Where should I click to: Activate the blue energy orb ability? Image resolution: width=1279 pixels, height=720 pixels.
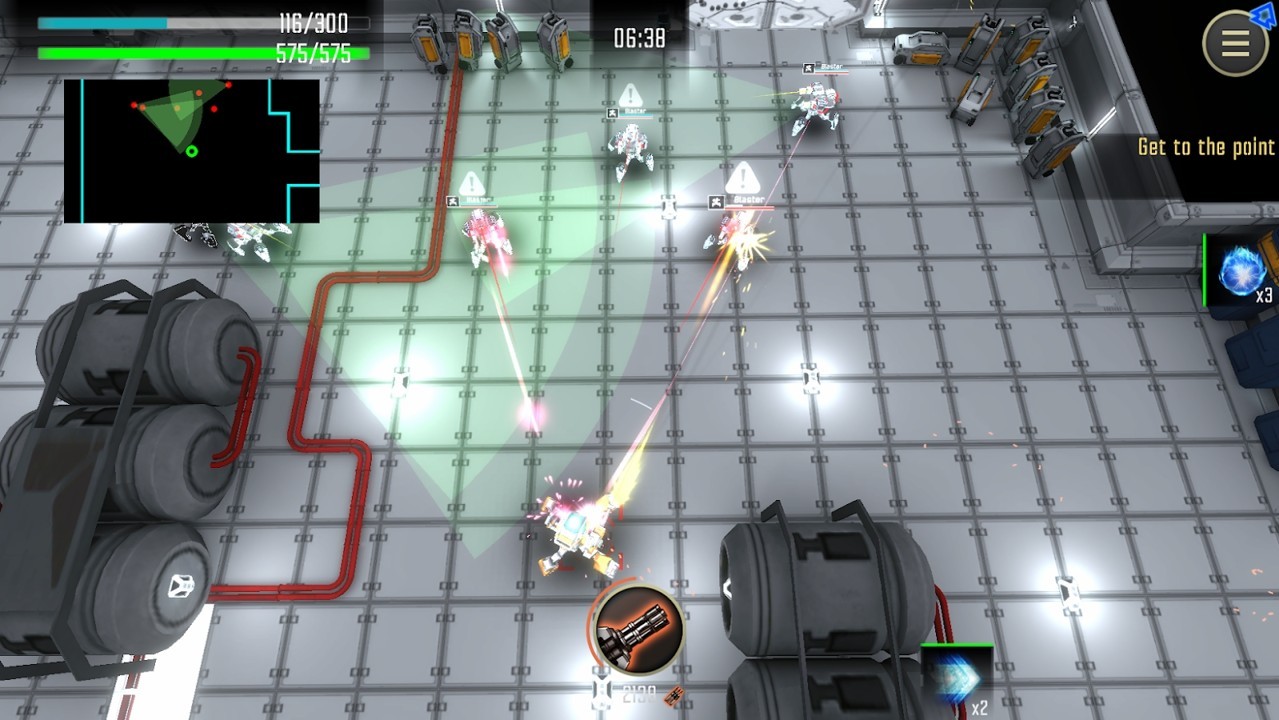pyautogui.click(x=1243, y=270)
